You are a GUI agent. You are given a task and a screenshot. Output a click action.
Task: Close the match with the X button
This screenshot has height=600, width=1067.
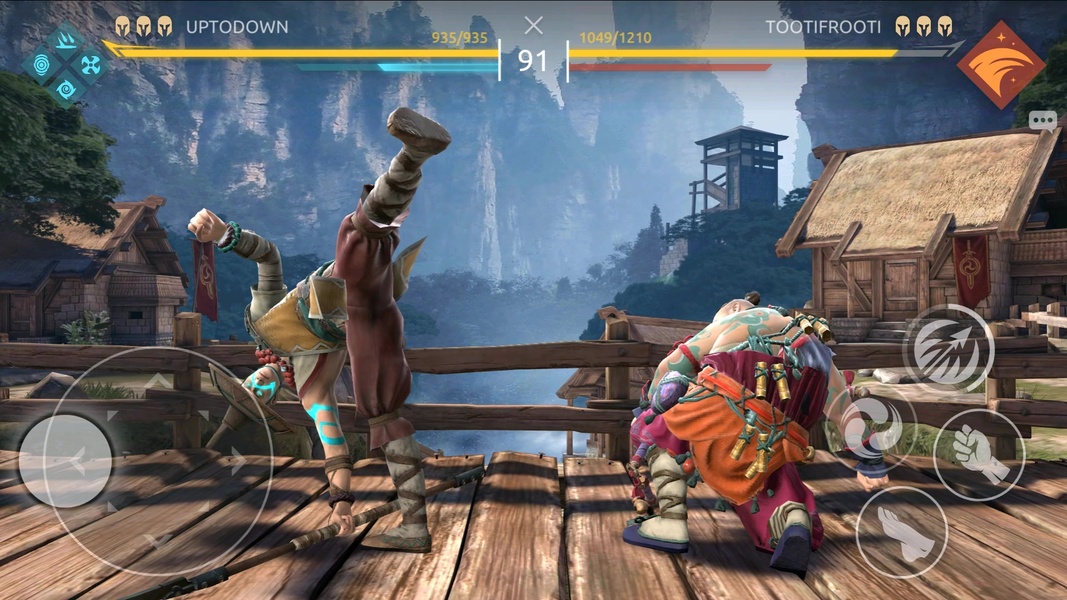[x=534, y=25]
